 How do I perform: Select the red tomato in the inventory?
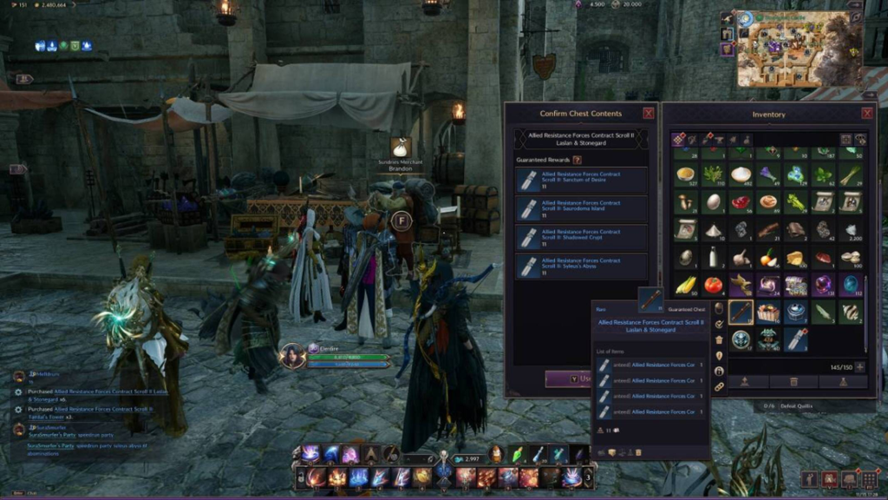[713, 285]
